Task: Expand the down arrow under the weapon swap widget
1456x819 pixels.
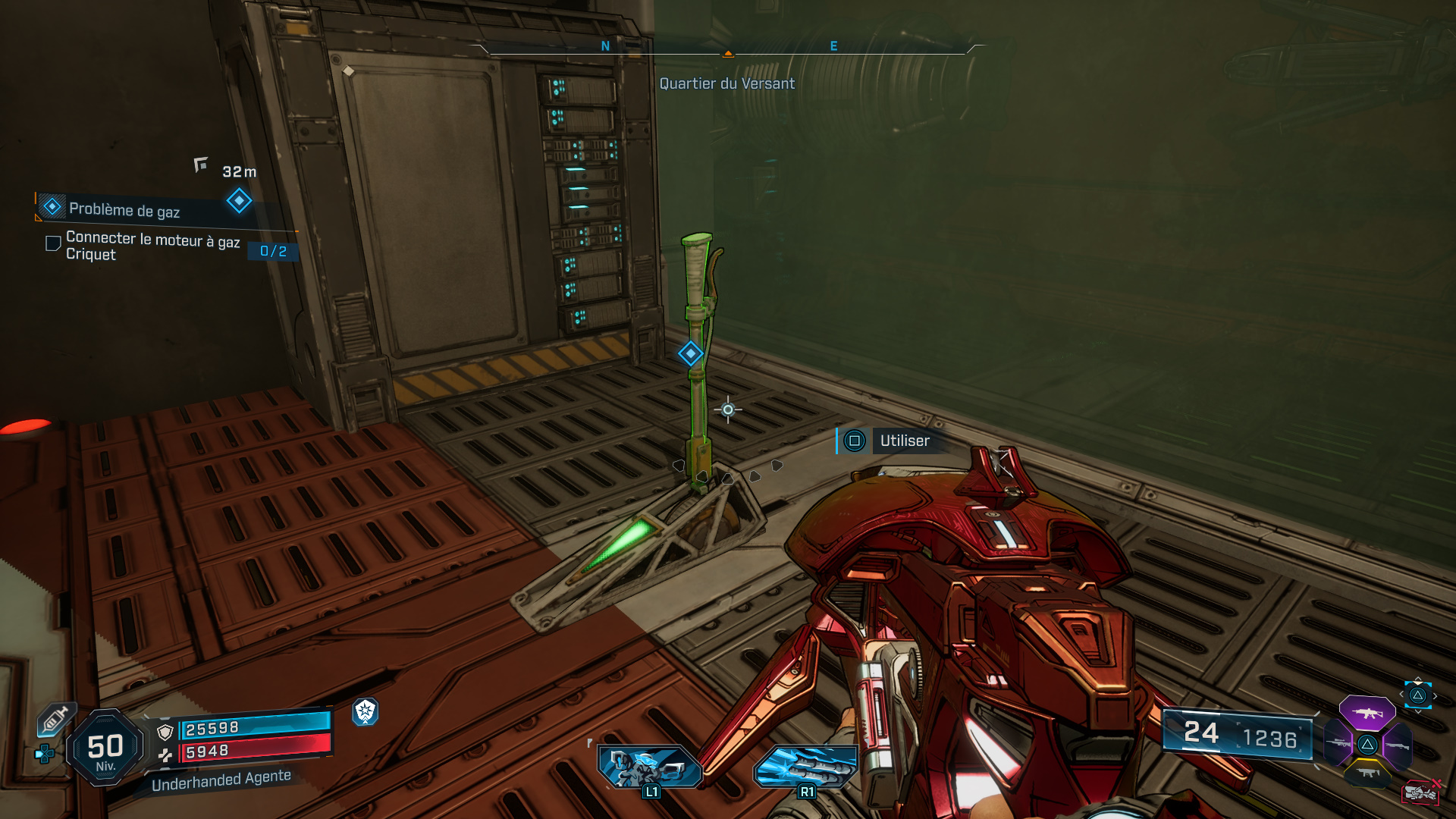Action: [x=1418, y=711]
